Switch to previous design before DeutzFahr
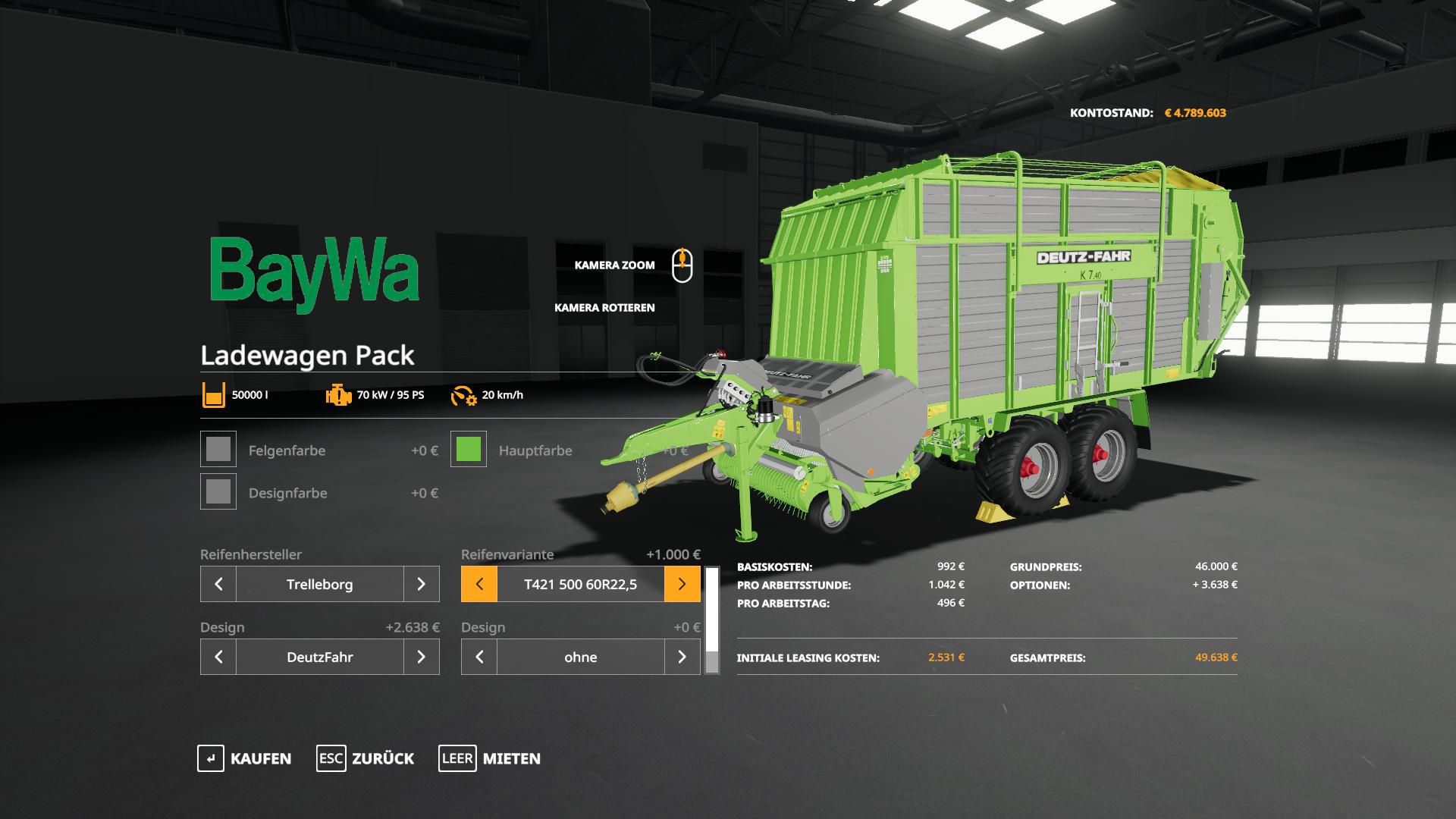Image resolution: width=1456 pixels, height=819 pixels. click(218, 657)
